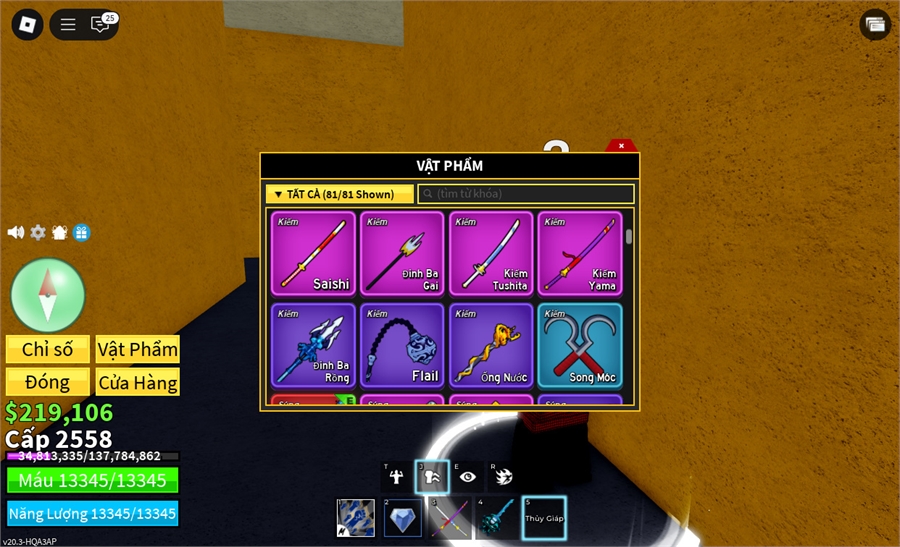Select the Ống Nước pipe weapon
Viewport: 900px width, 547px height.
492,345
